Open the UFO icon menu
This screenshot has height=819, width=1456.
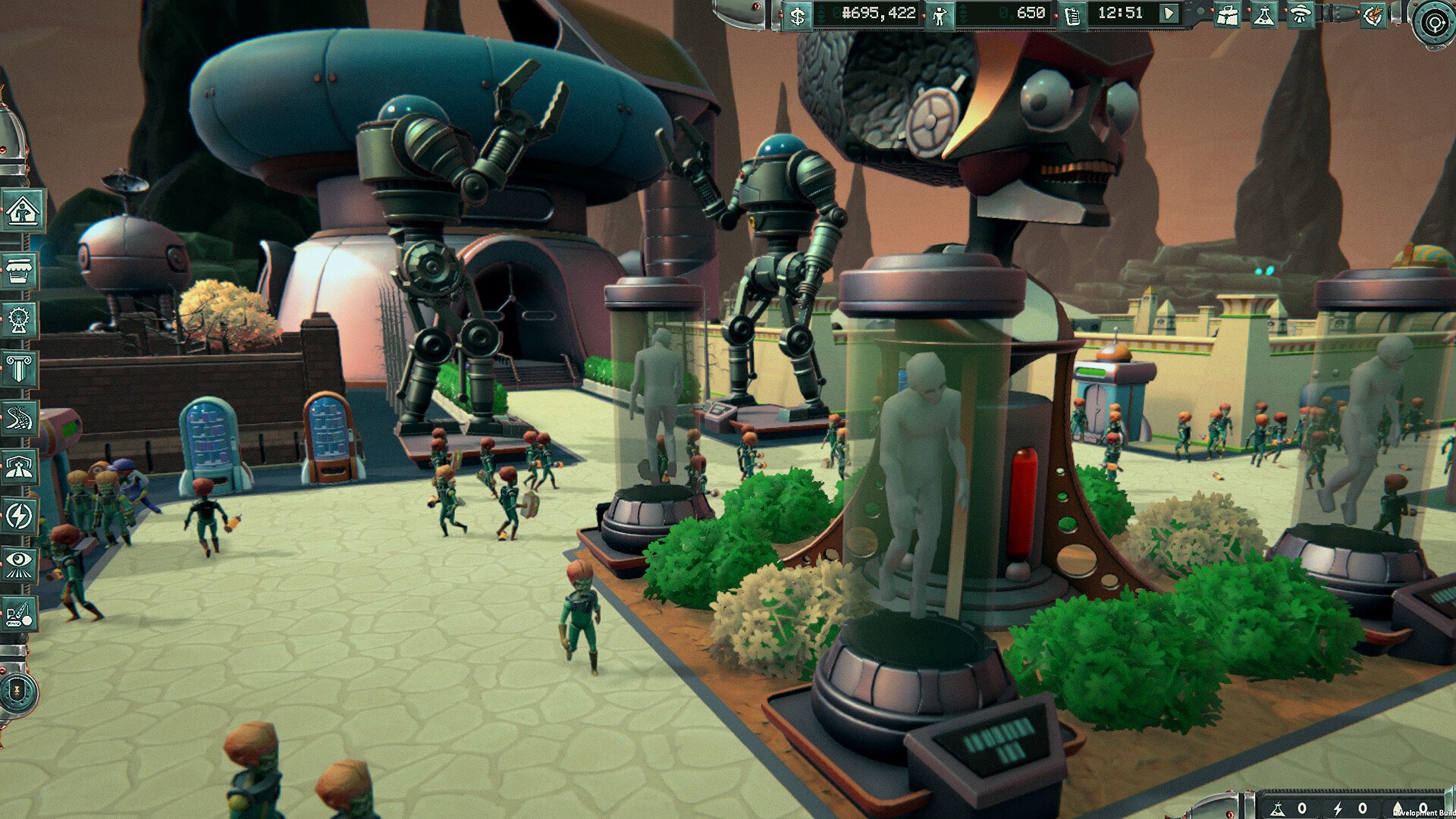point(1300,15)
